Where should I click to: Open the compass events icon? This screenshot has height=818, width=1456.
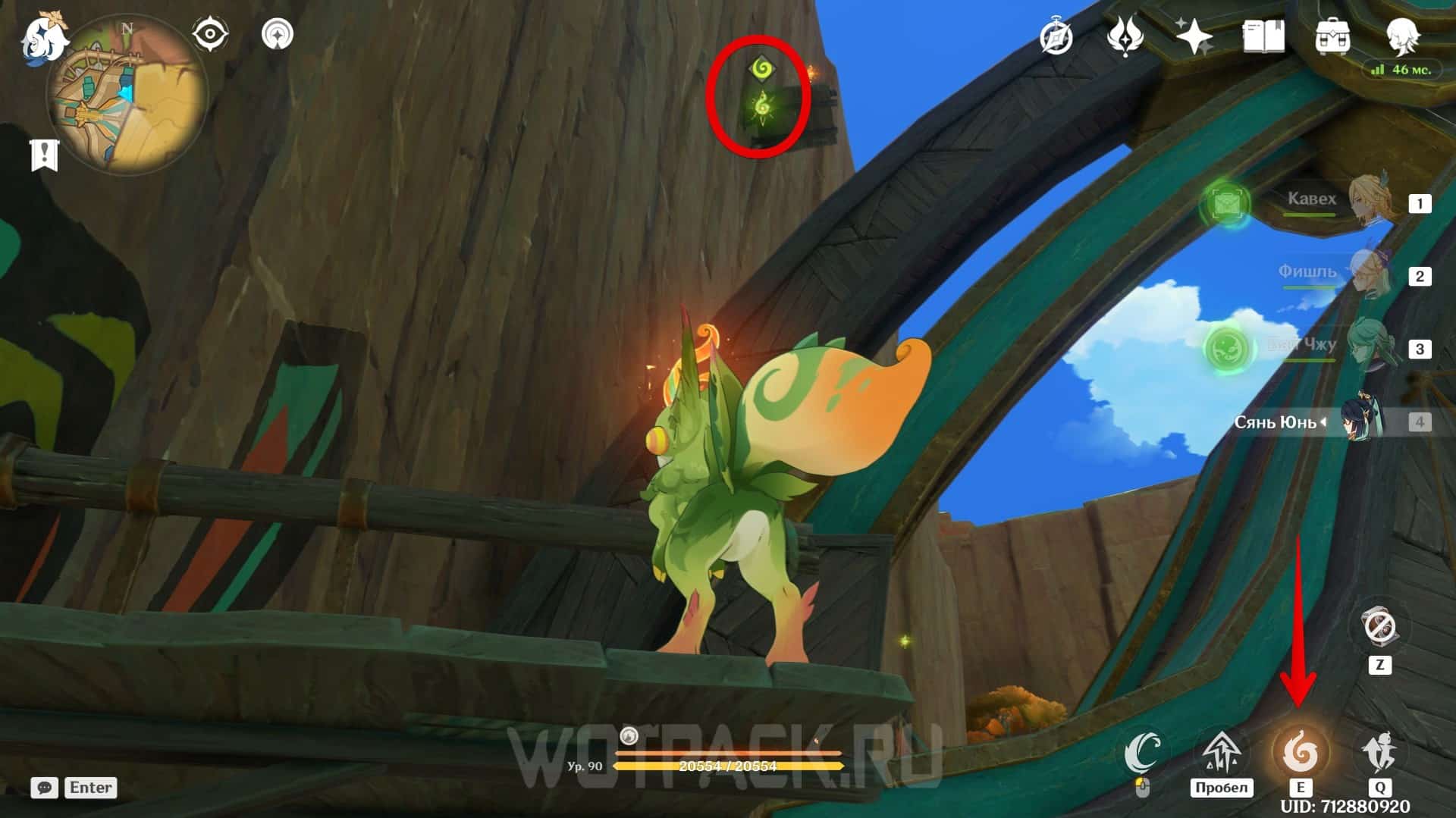[1056, 36]
